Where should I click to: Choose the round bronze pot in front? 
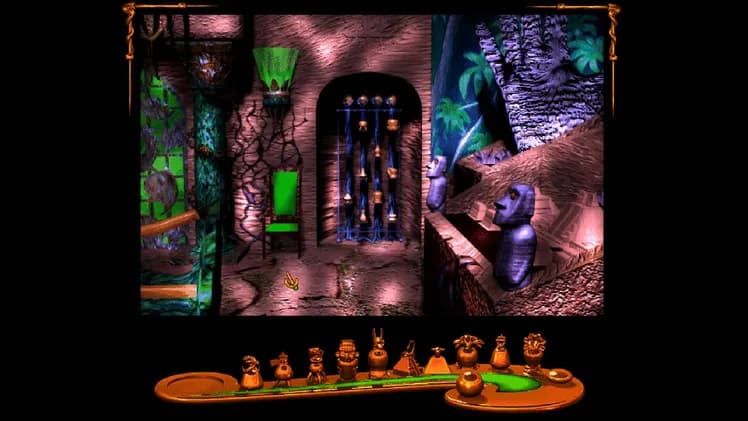(468, 382)
